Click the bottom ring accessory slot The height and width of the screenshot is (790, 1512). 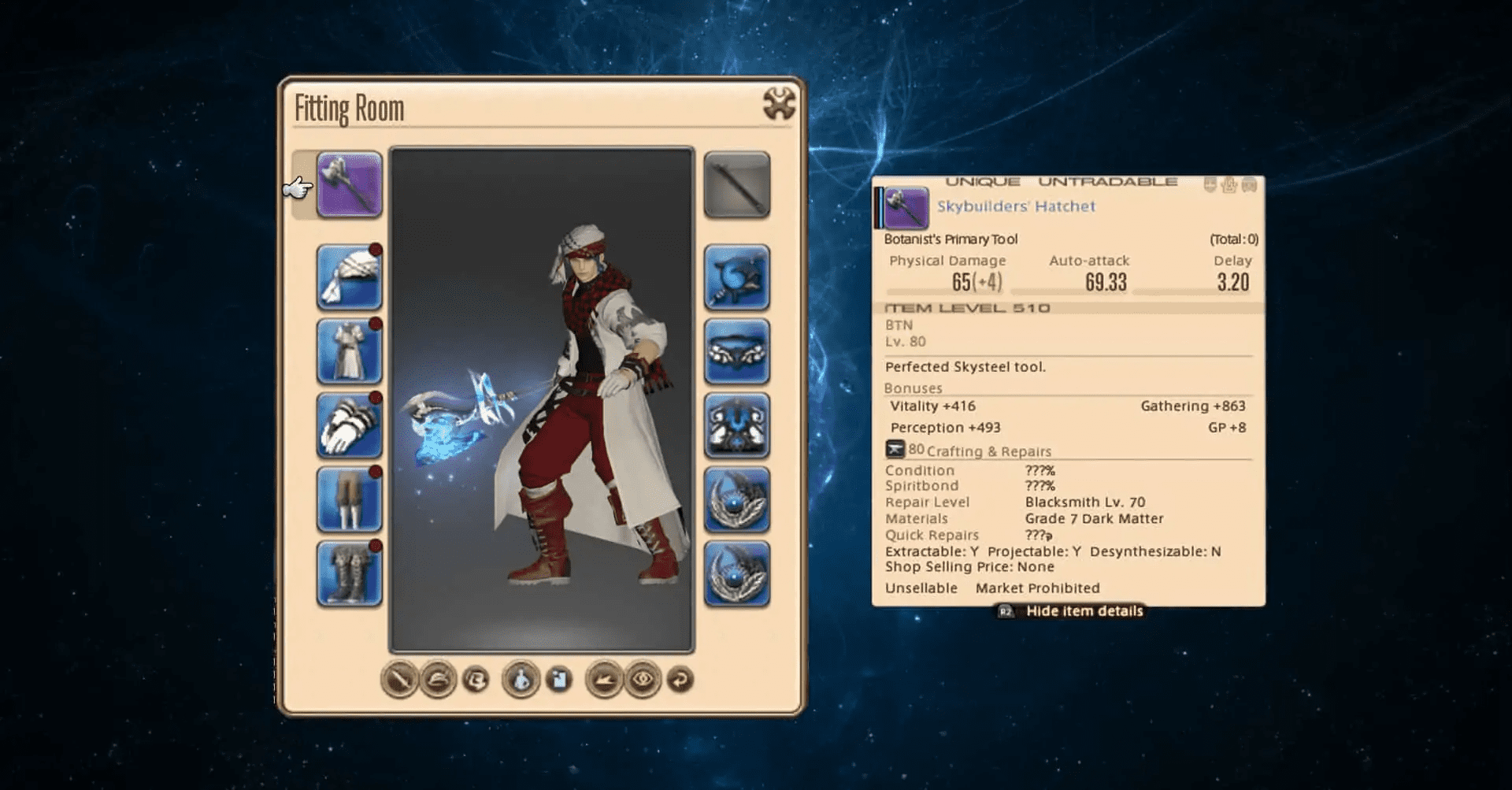(737, 576)
